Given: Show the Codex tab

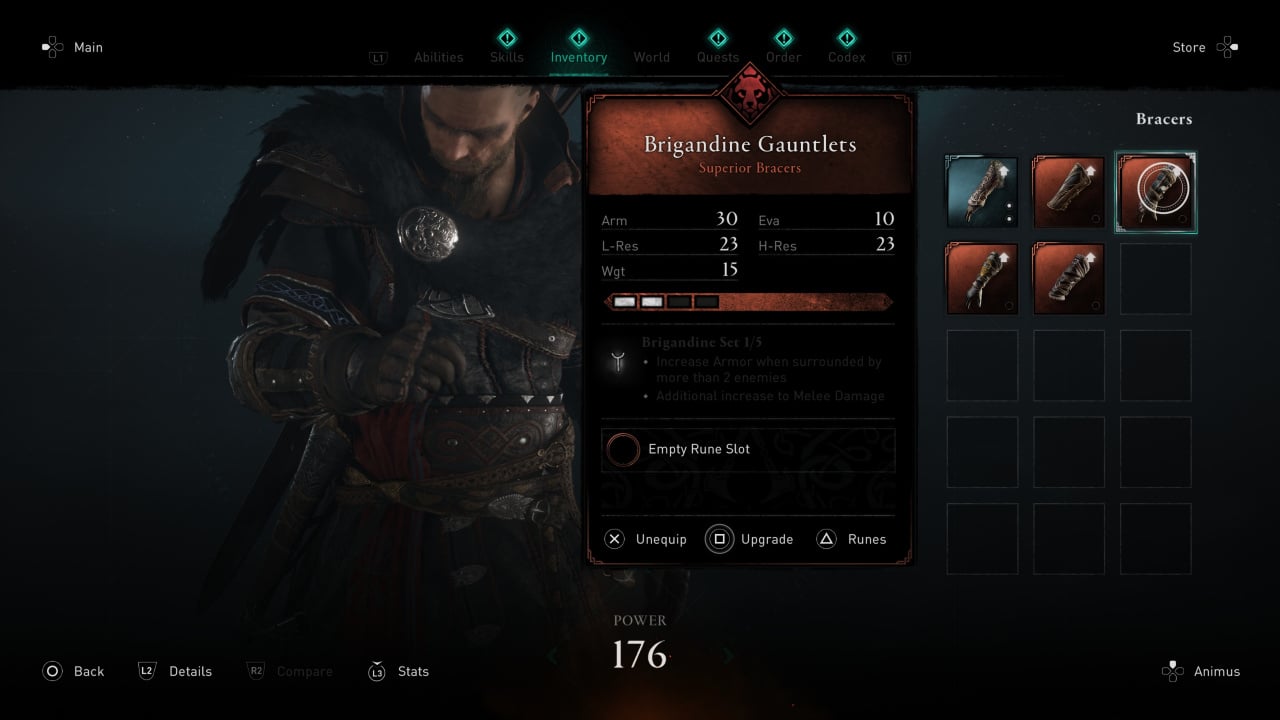Looking at the screenshot, I should [x=846, y=57].
